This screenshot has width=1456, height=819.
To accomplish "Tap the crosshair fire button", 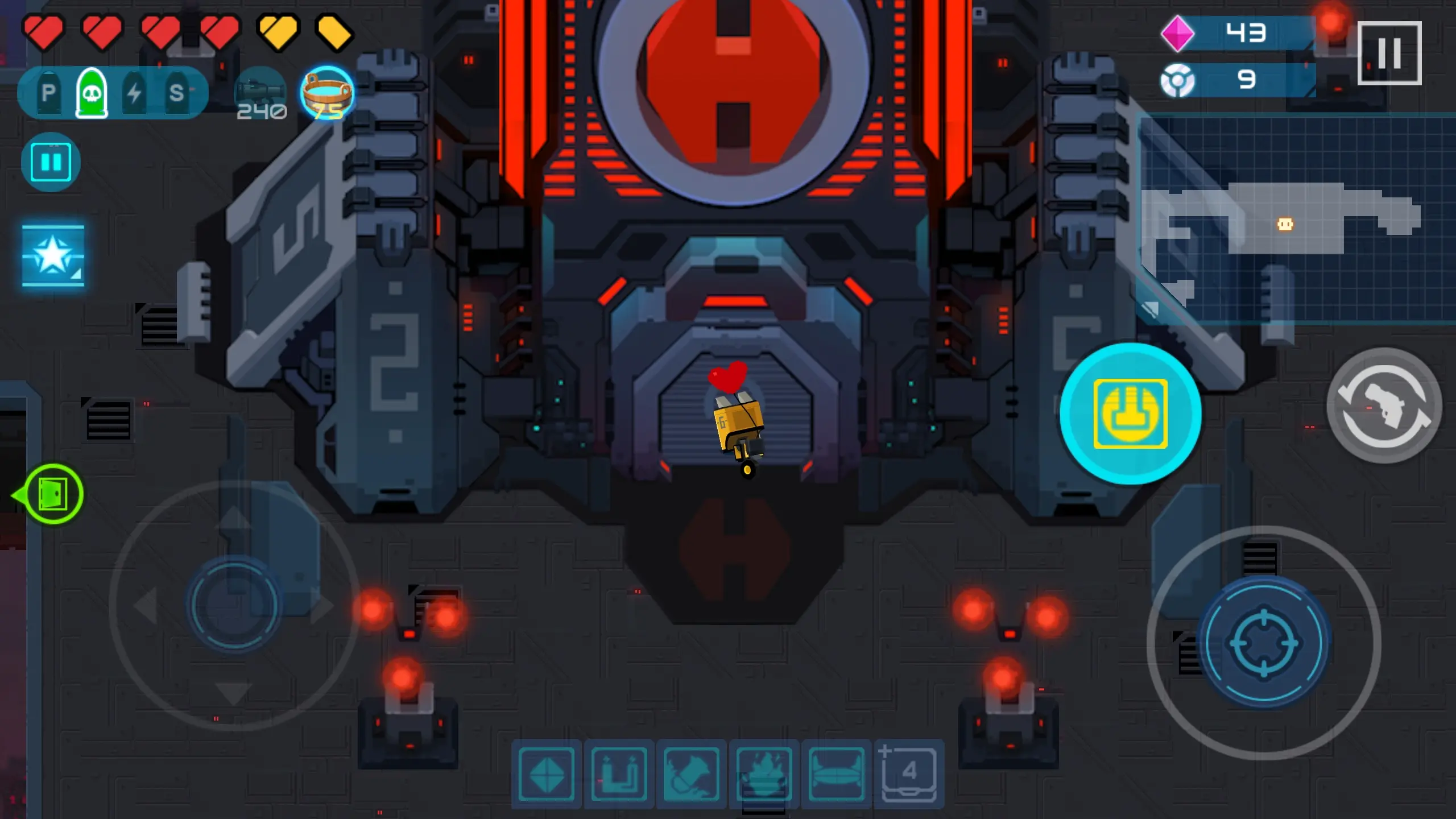I will click(x=1264, y=643).
